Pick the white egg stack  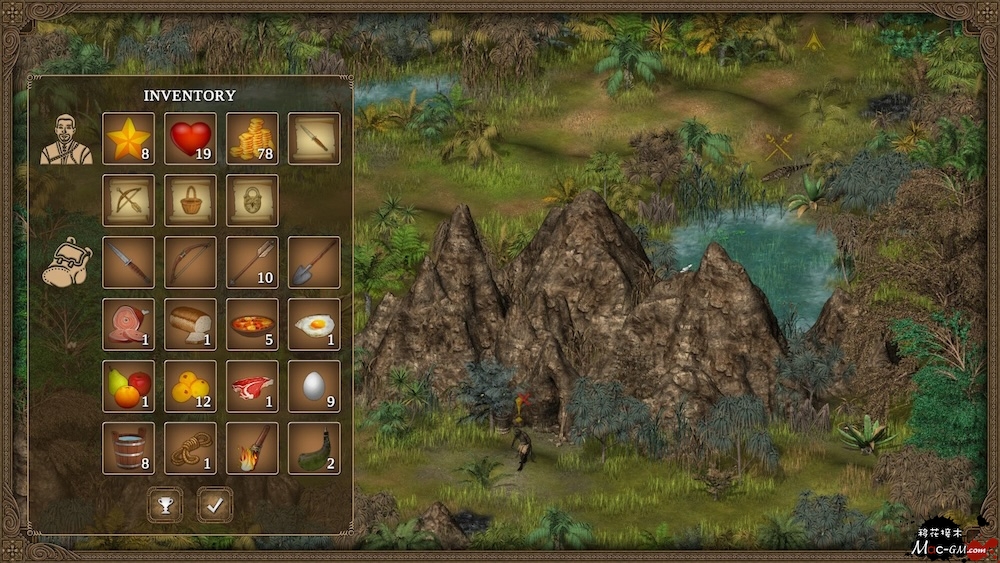314,386
